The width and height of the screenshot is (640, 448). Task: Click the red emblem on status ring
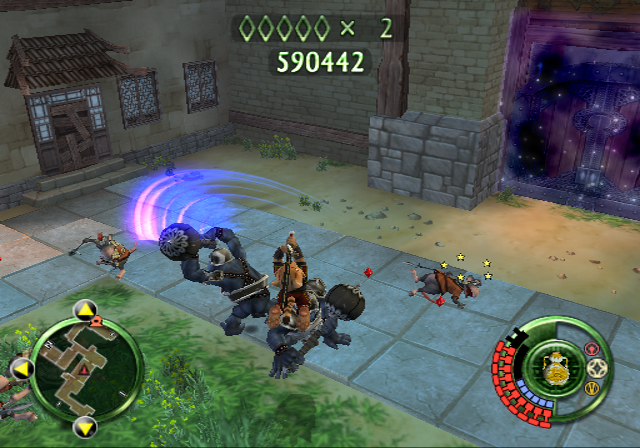click(591, 349)
